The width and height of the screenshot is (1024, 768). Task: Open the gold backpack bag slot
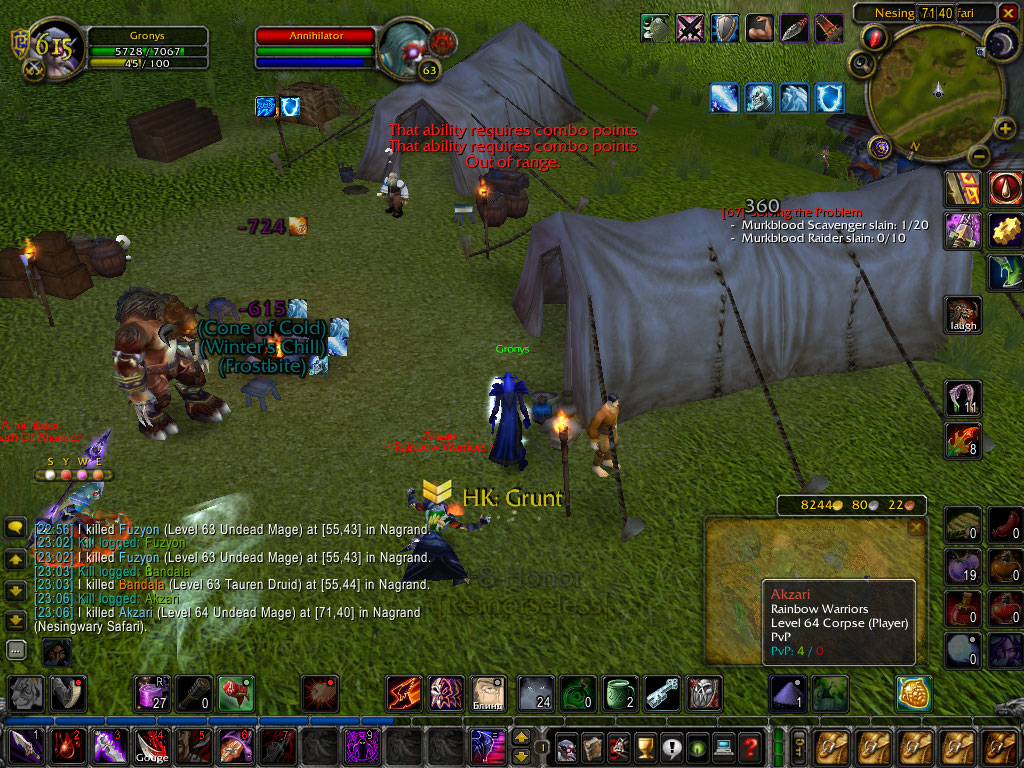(x=914, y=692)
